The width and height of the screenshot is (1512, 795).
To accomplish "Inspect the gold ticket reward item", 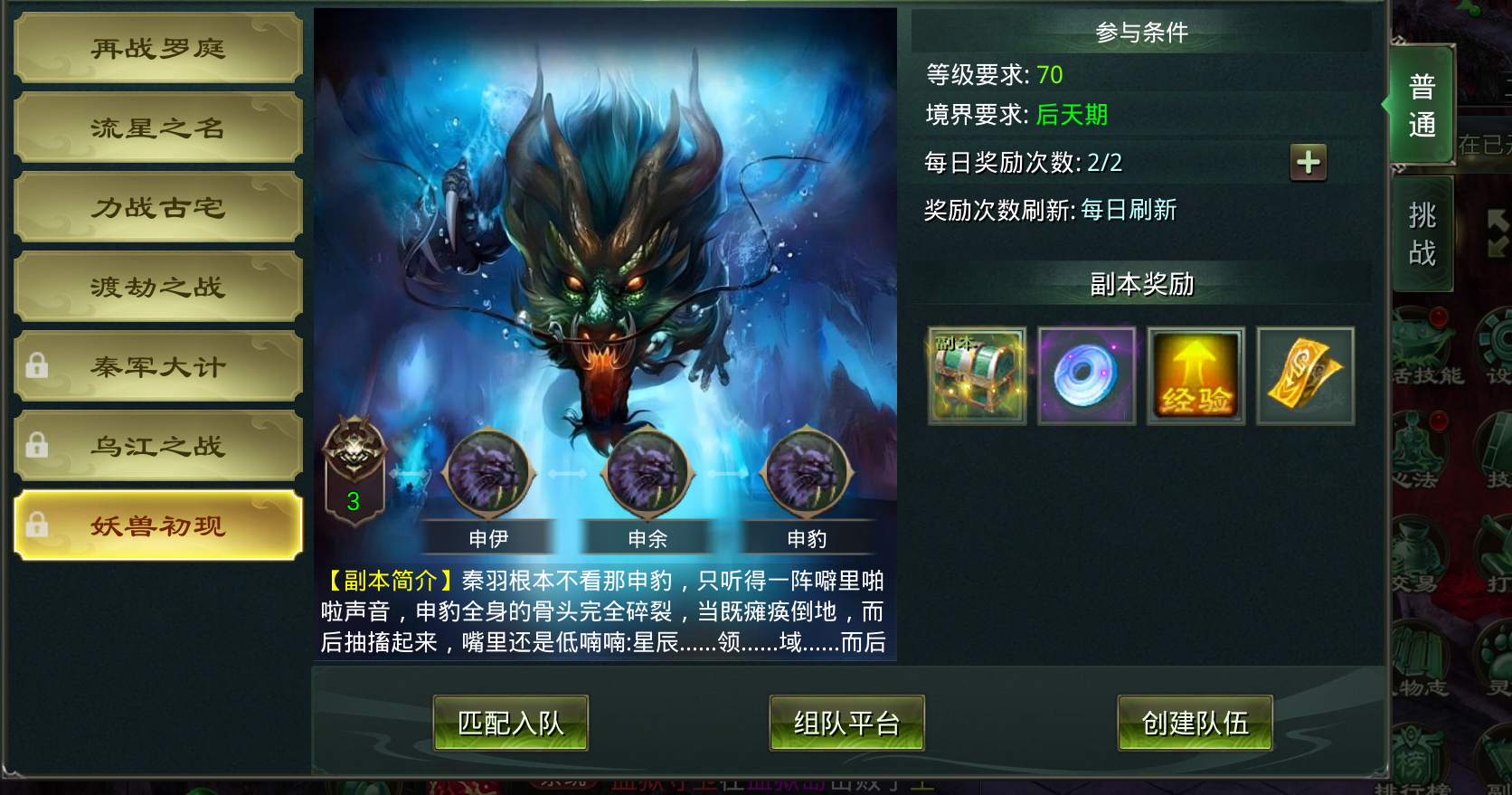I will tap(1305, 374).
